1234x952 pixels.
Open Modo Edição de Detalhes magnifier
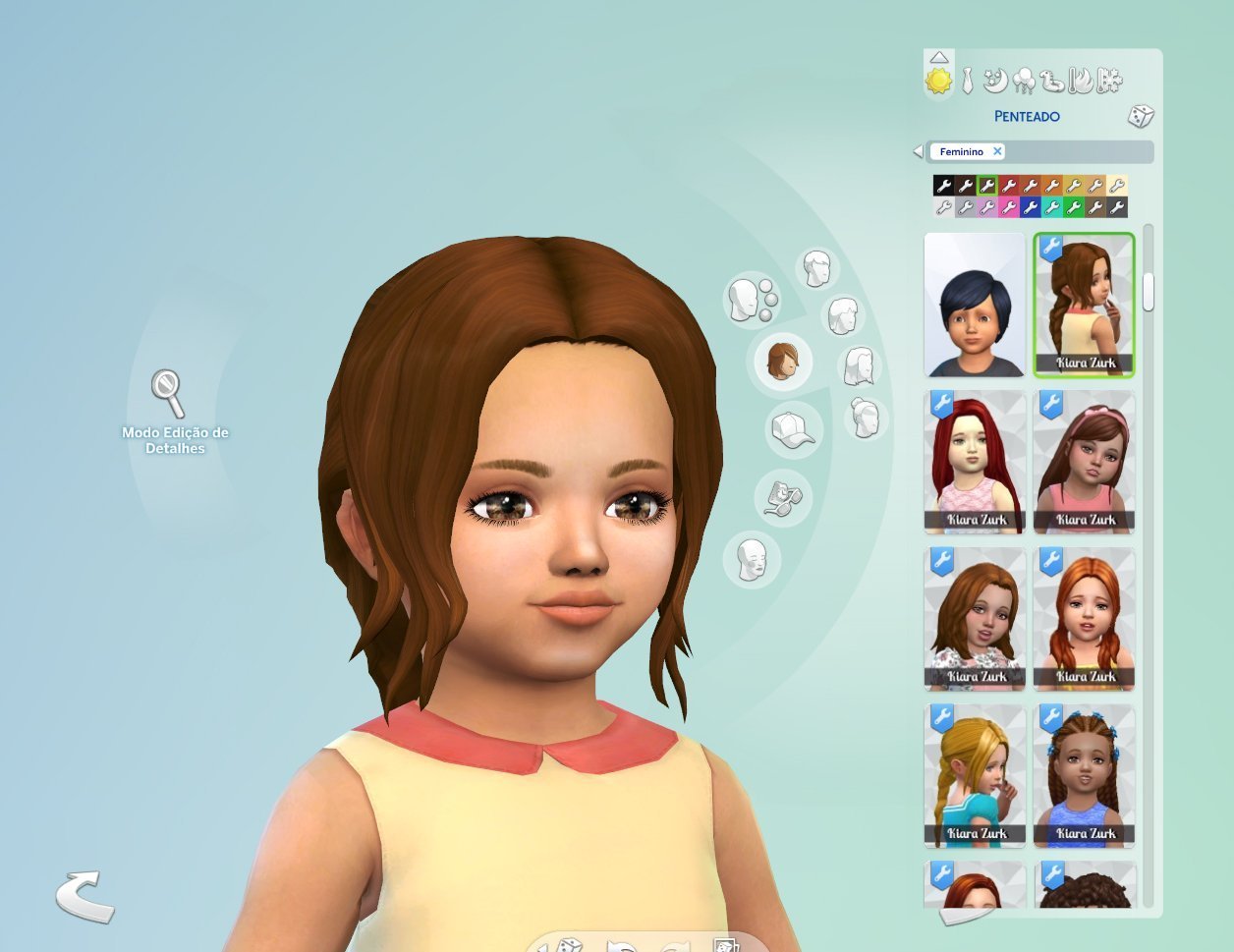168,393
